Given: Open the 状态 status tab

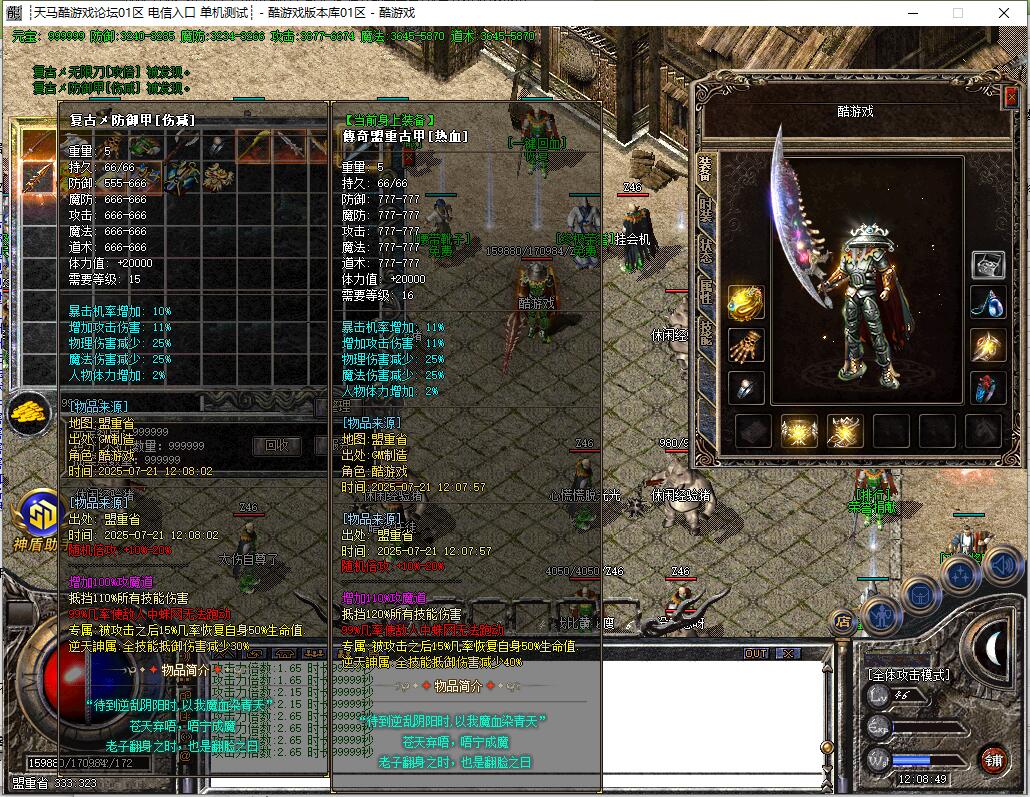Looking at the screenshot, I should 706,250.
